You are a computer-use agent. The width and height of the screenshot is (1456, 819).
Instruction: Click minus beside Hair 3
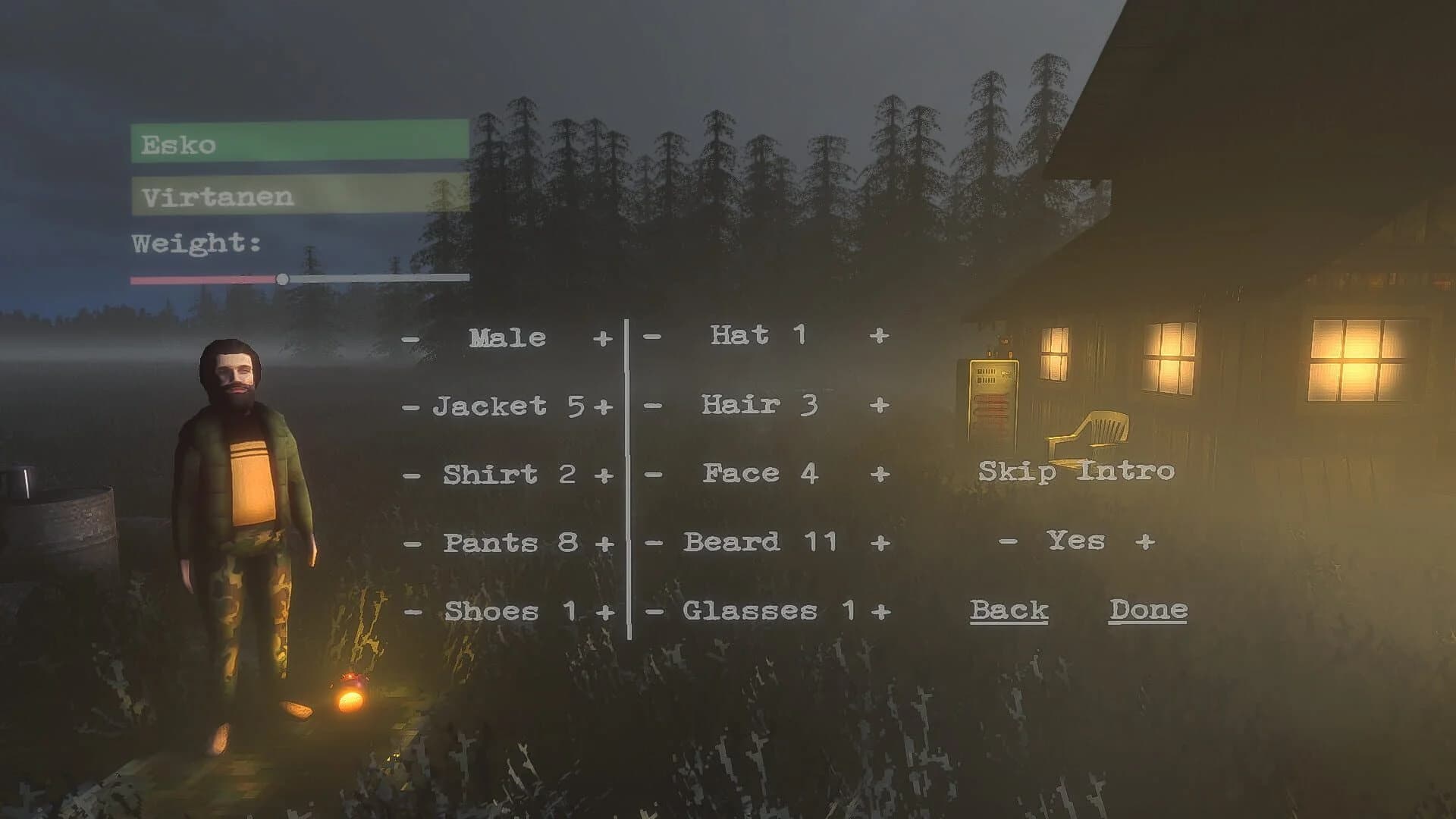651,404
